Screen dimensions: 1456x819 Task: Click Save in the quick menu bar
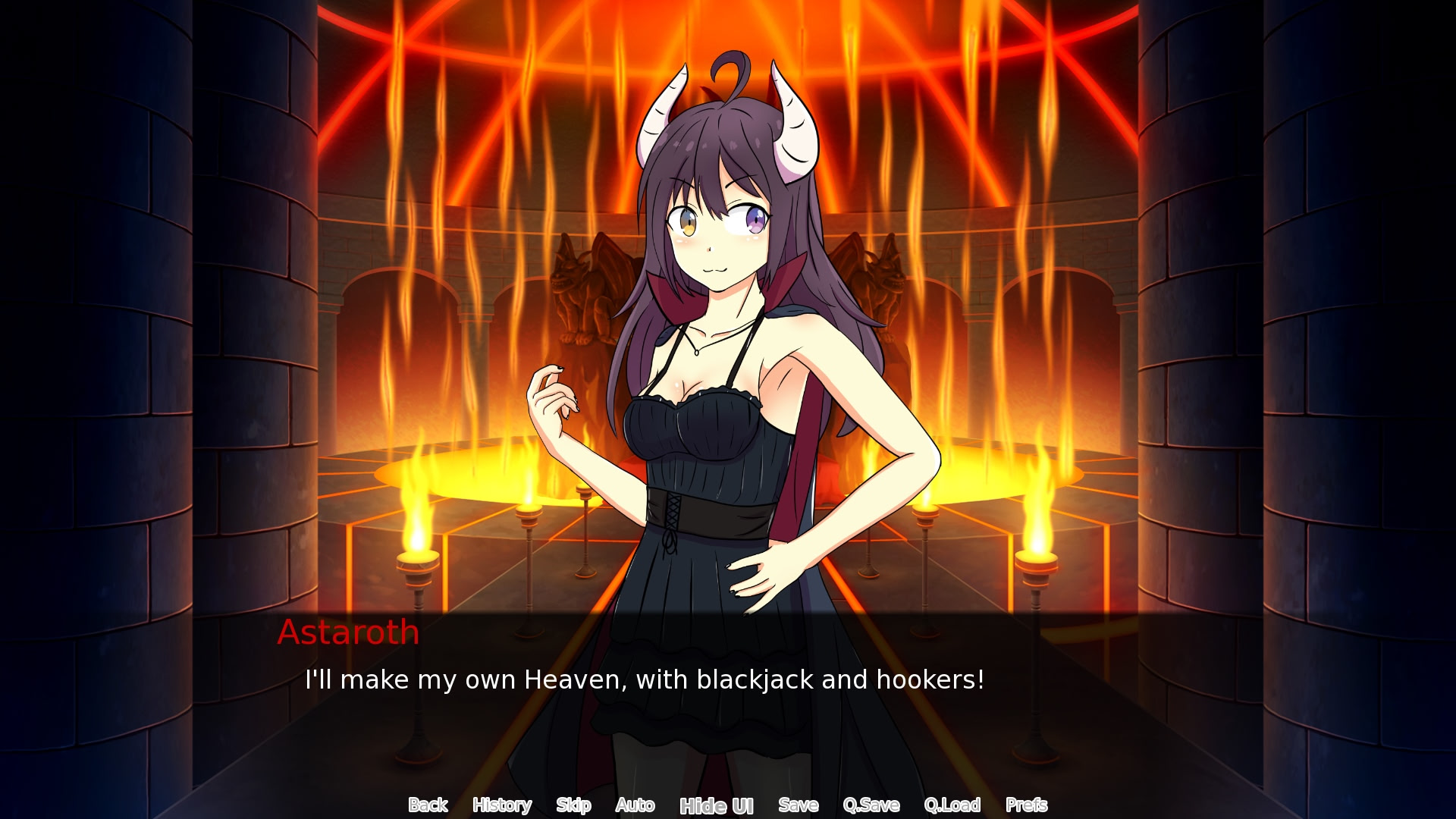coord(797,805)
